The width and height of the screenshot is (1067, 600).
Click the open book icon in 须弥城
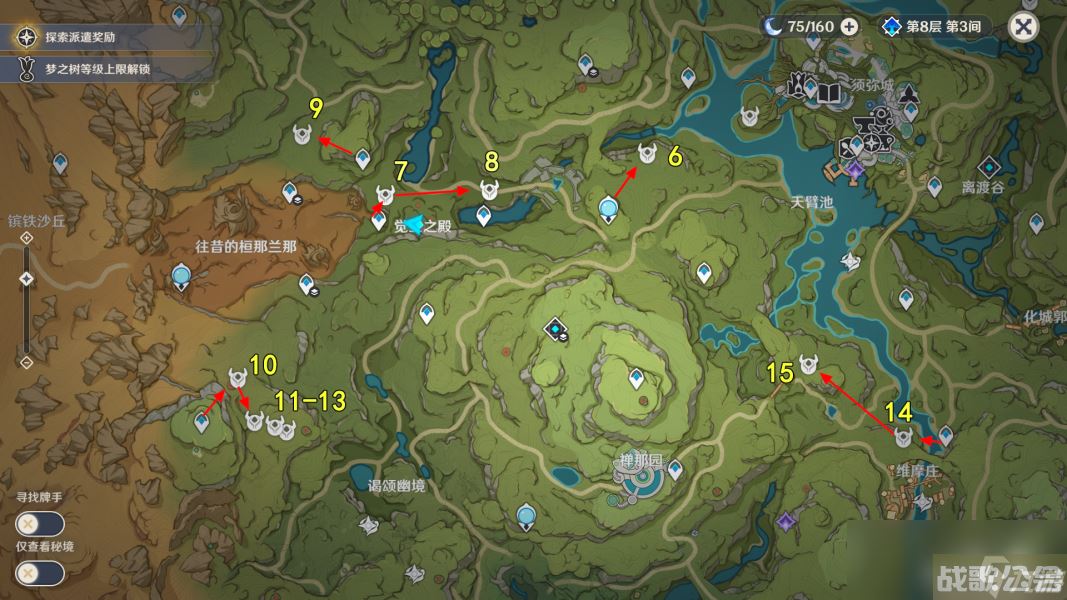tap(830, 94)
